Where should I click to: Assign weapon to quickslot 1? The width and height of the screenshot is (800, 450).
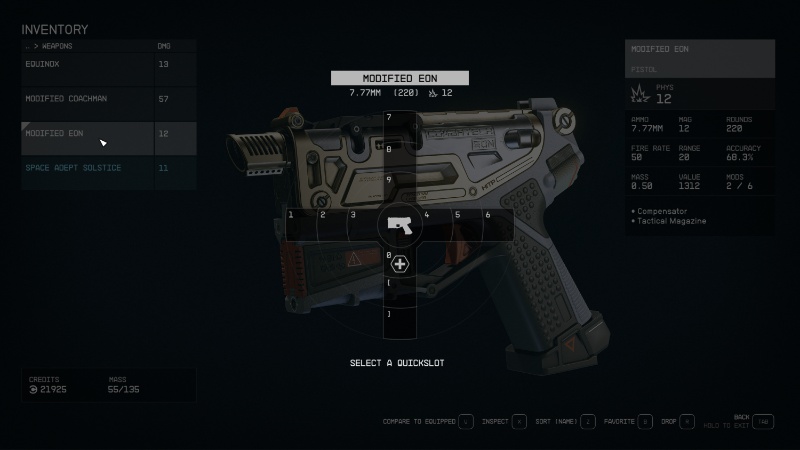pos(300,225)
